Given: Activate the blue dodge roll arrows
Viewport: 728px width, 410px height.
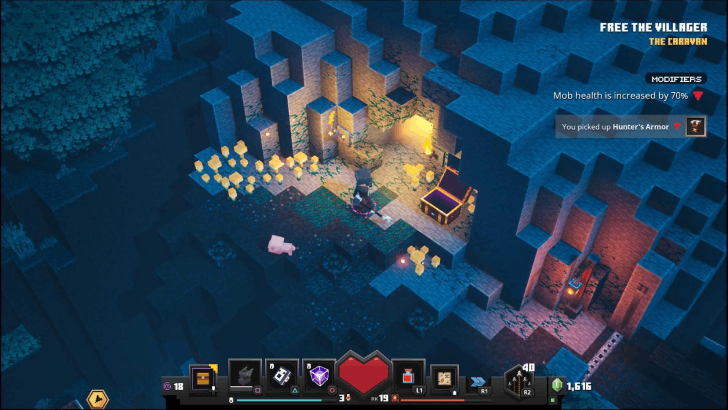Looking at the screenshot, I should click(479, 382).
